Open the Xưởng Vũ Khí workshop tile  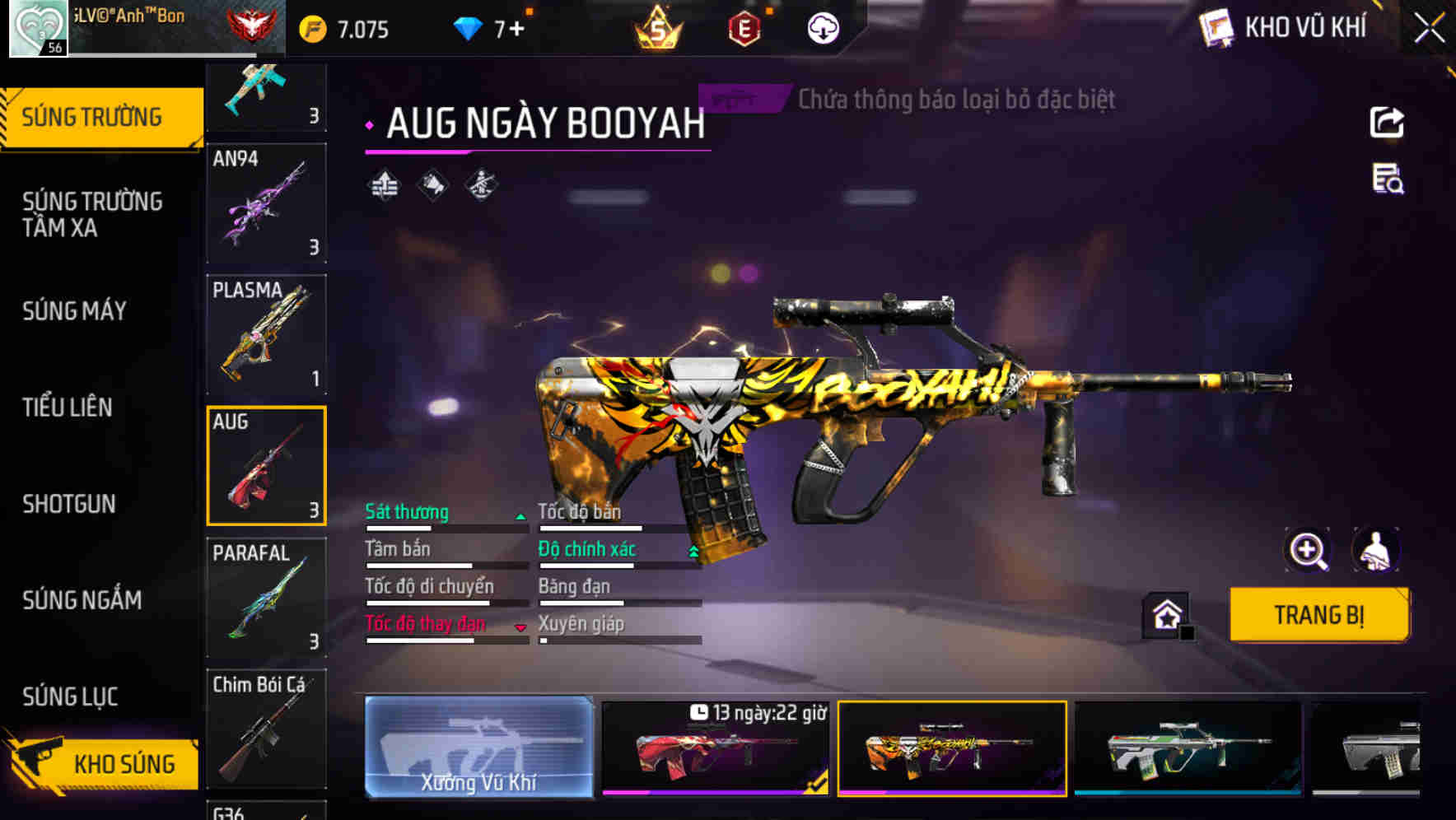[x=478, y=747]
